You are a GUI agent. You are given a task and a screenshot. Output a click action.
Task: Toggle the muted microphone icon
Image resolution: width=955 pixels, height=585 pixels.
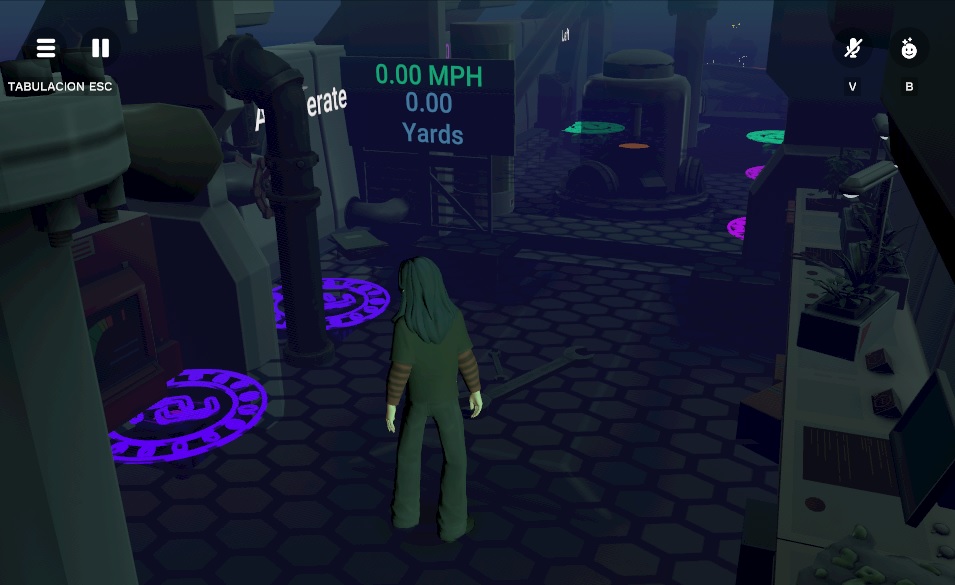point(852,48)
